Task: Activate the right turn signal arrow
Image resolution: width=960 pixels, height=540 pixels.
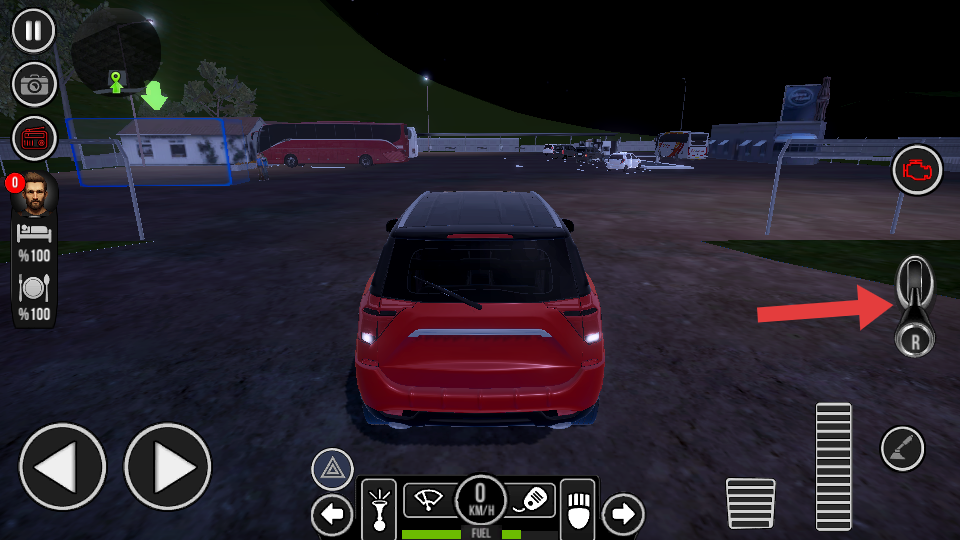Action: (x=623, y=515)
